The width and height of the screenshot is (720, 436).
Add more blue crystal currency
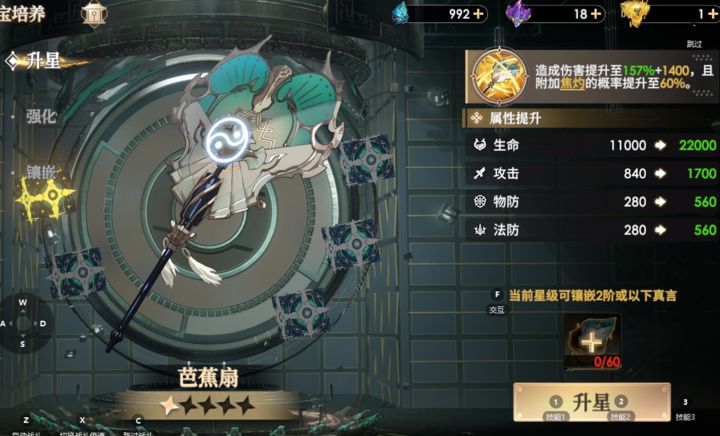click(x=480, y=14)
